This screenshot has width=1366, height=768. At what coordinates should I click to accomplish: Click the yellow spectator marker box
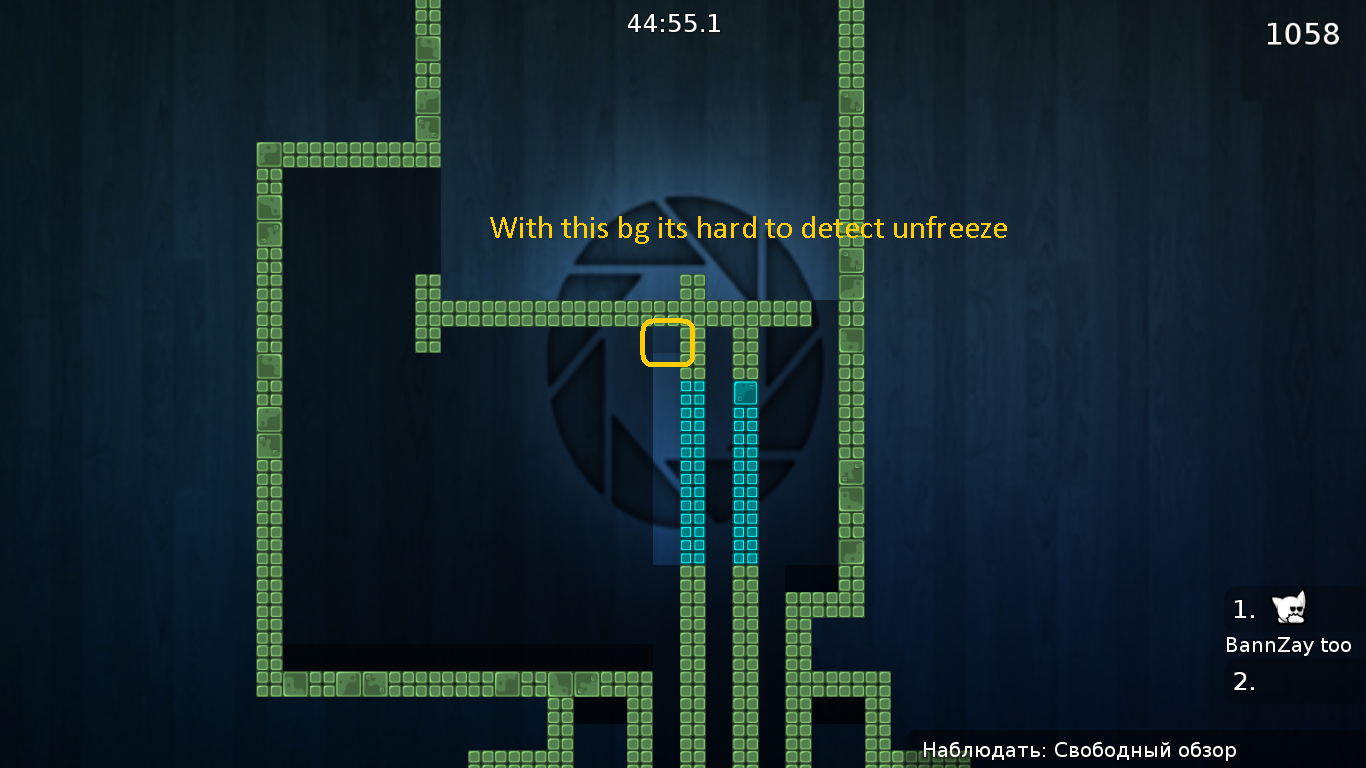pyautogui.click(x=667, y=342)
